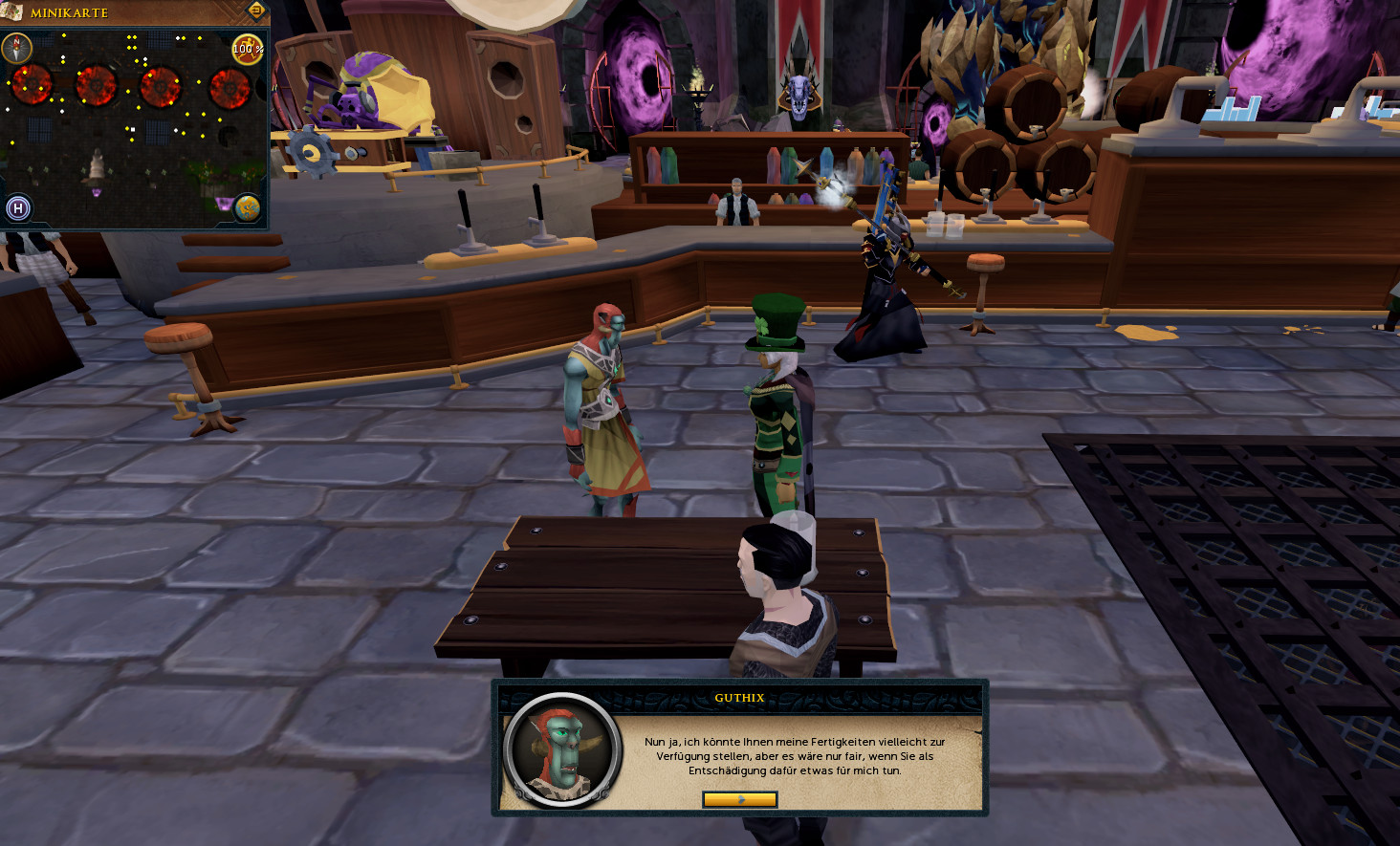Open the world map globe icon
1400x846 pixels.
coord(248,207)
